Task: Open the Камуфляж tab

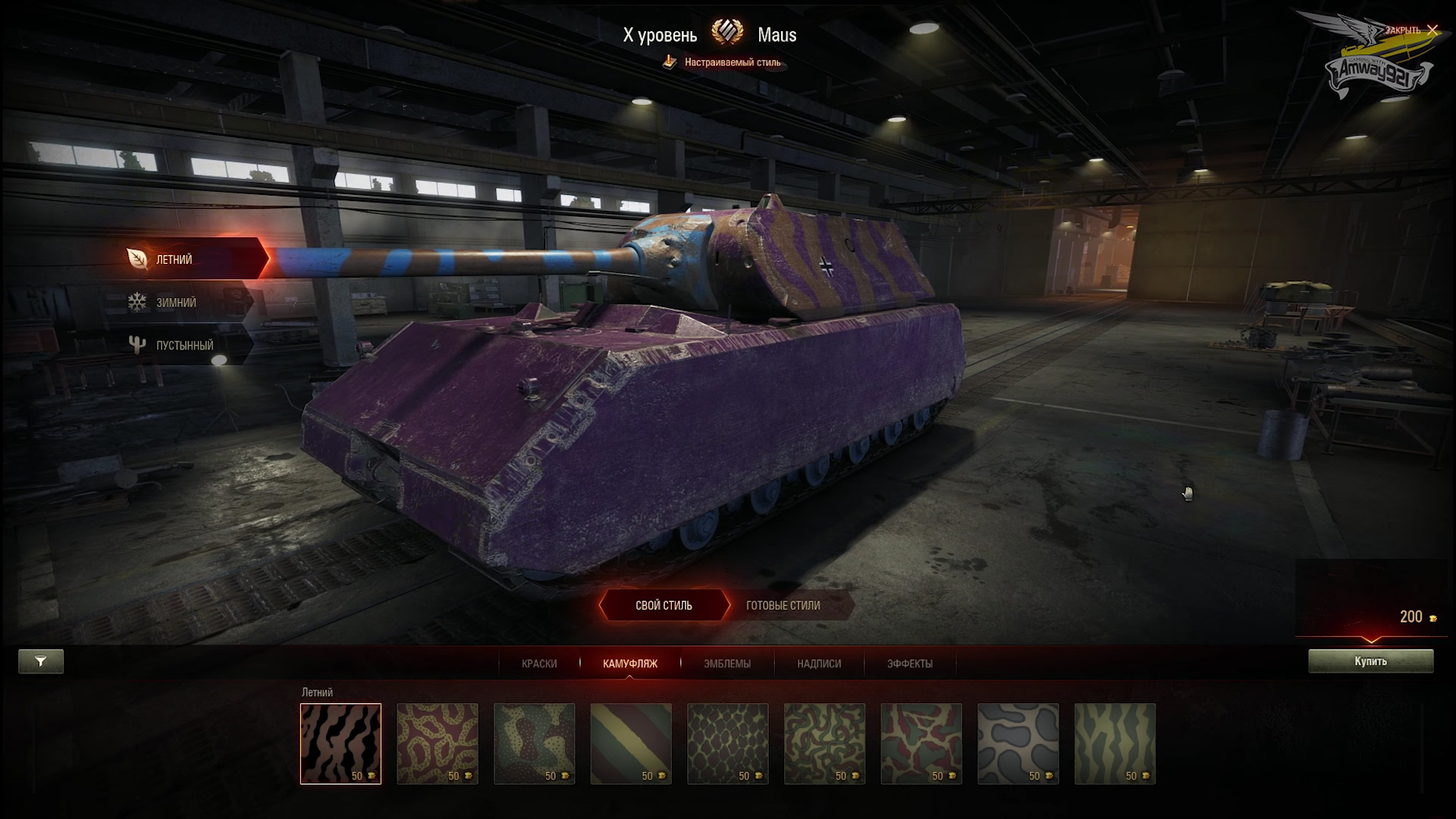Action: coord(629,664)
